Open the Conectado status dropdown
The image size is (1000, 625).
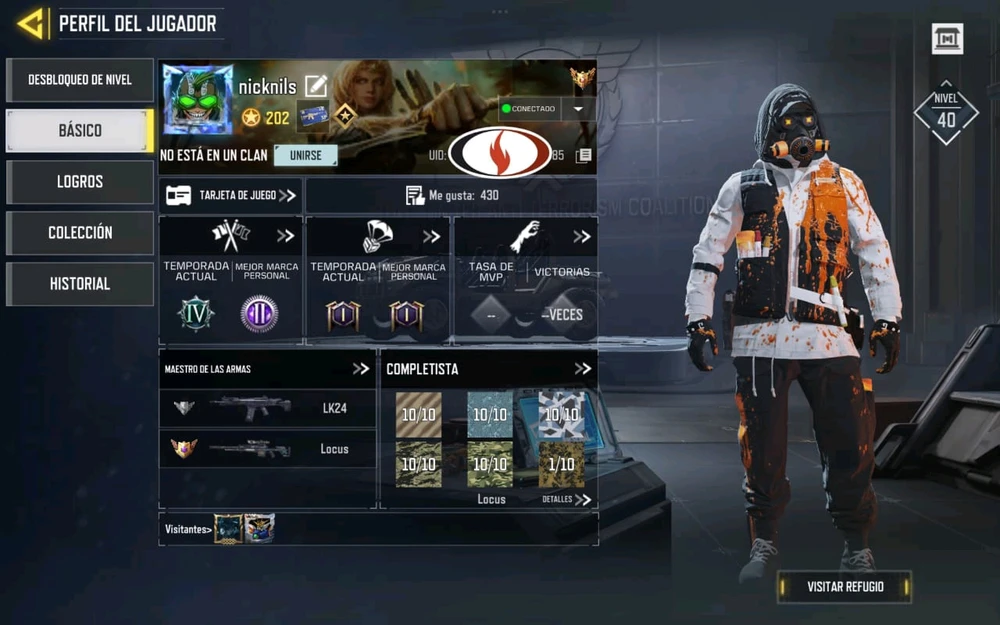point(577,108)
